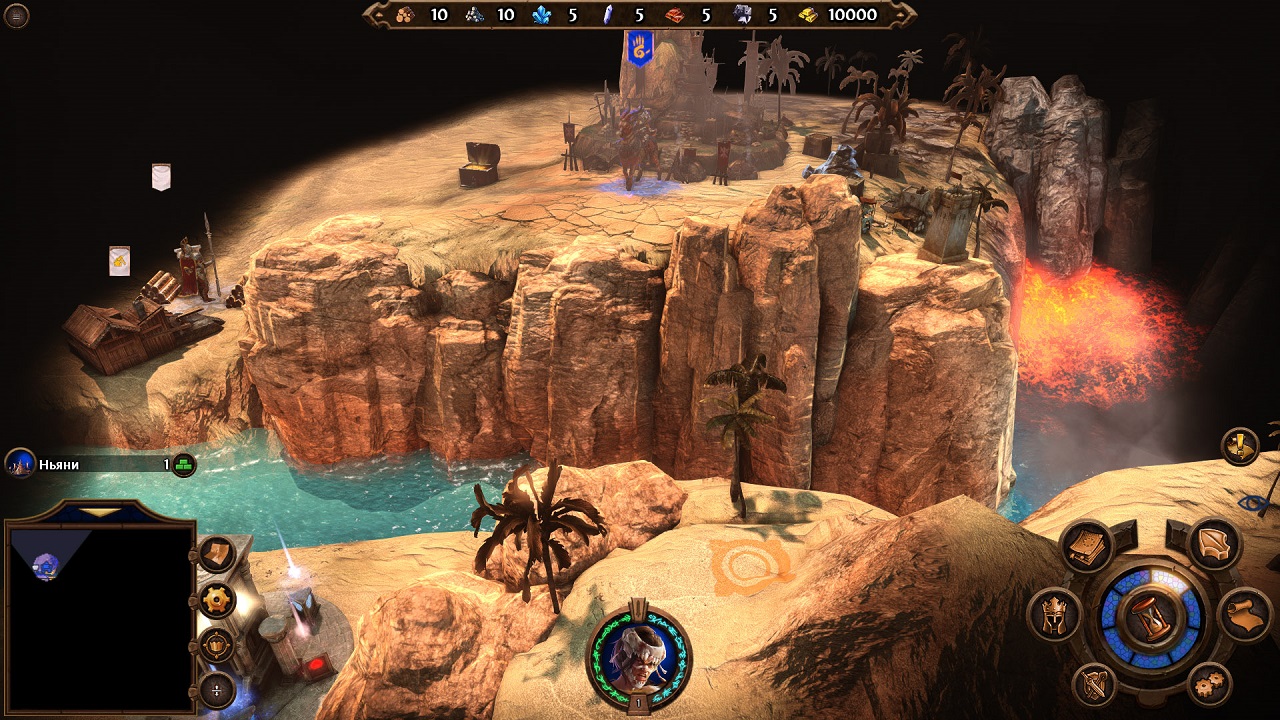Viewport: 1280px width, 720px height.
Task: Select the hero portrait at the bottom center
Action: click(x=640, y=653)
